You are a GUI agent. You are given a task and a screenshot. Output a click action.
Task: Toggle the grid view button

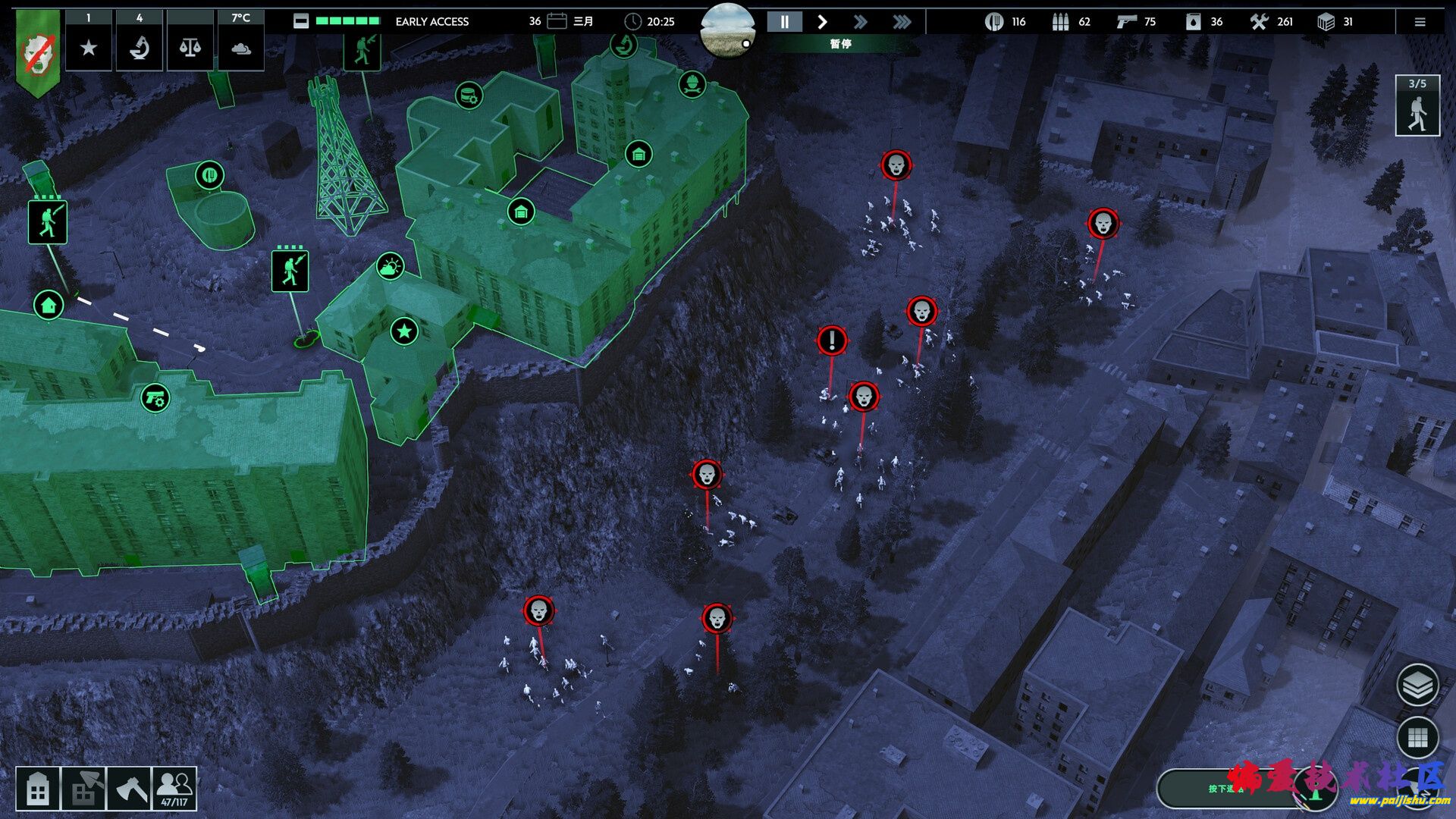tap(1417, 736)
